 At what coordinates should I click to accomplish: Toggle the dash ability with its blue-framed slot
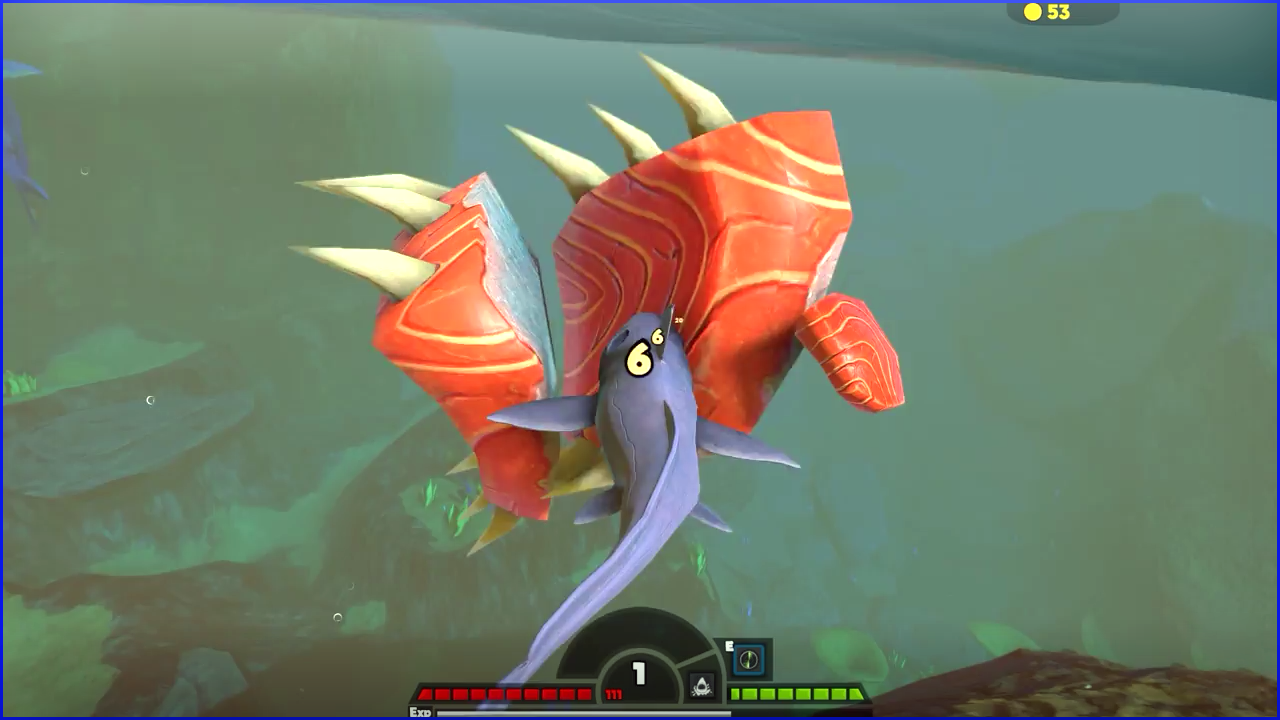[749, 660]
